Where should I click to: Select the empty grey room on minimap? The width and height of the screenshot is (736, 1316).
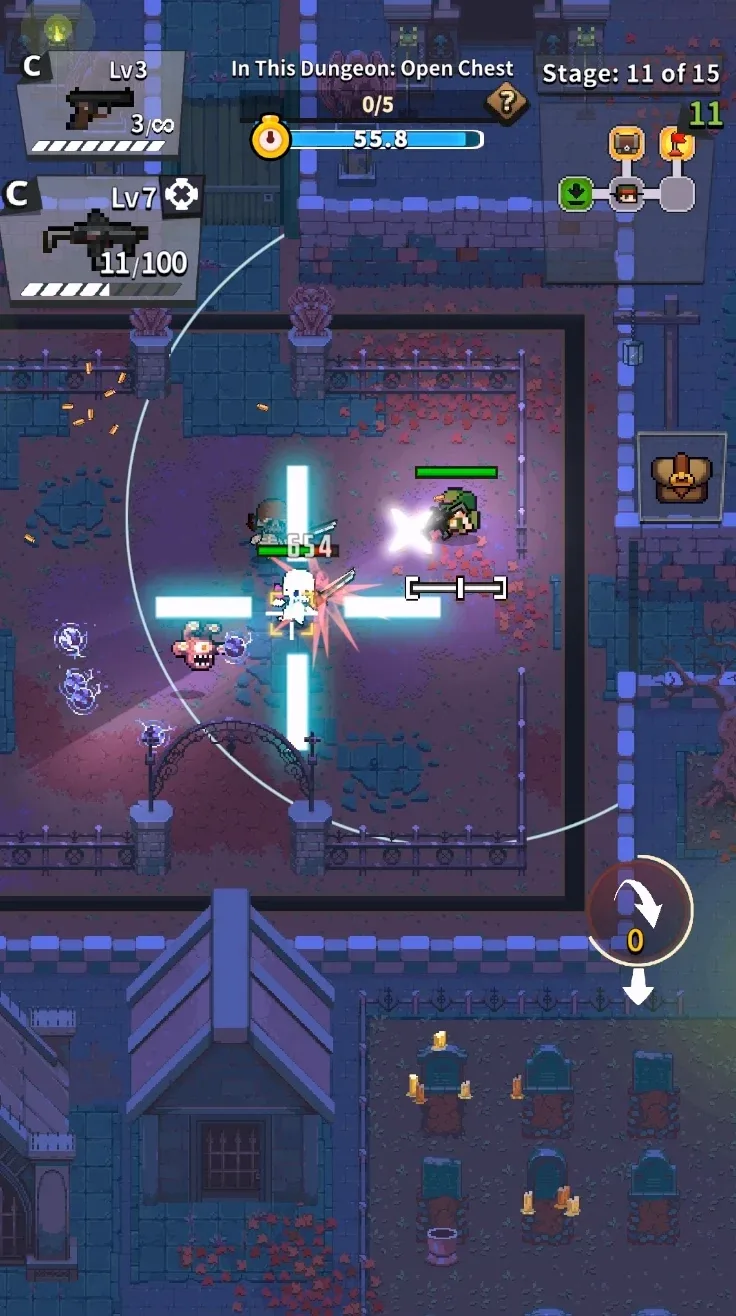pyautogui.click(x=677, y=193)
